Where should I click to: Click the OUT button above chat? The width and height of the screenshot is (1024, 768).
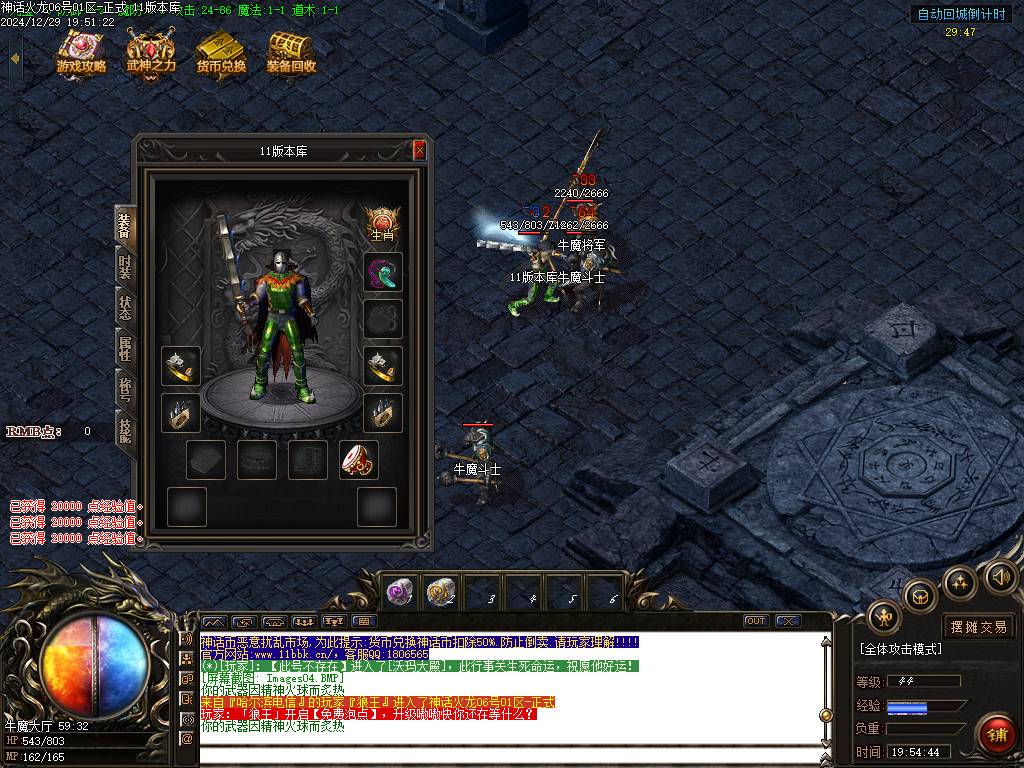click(x=756, y=621)
